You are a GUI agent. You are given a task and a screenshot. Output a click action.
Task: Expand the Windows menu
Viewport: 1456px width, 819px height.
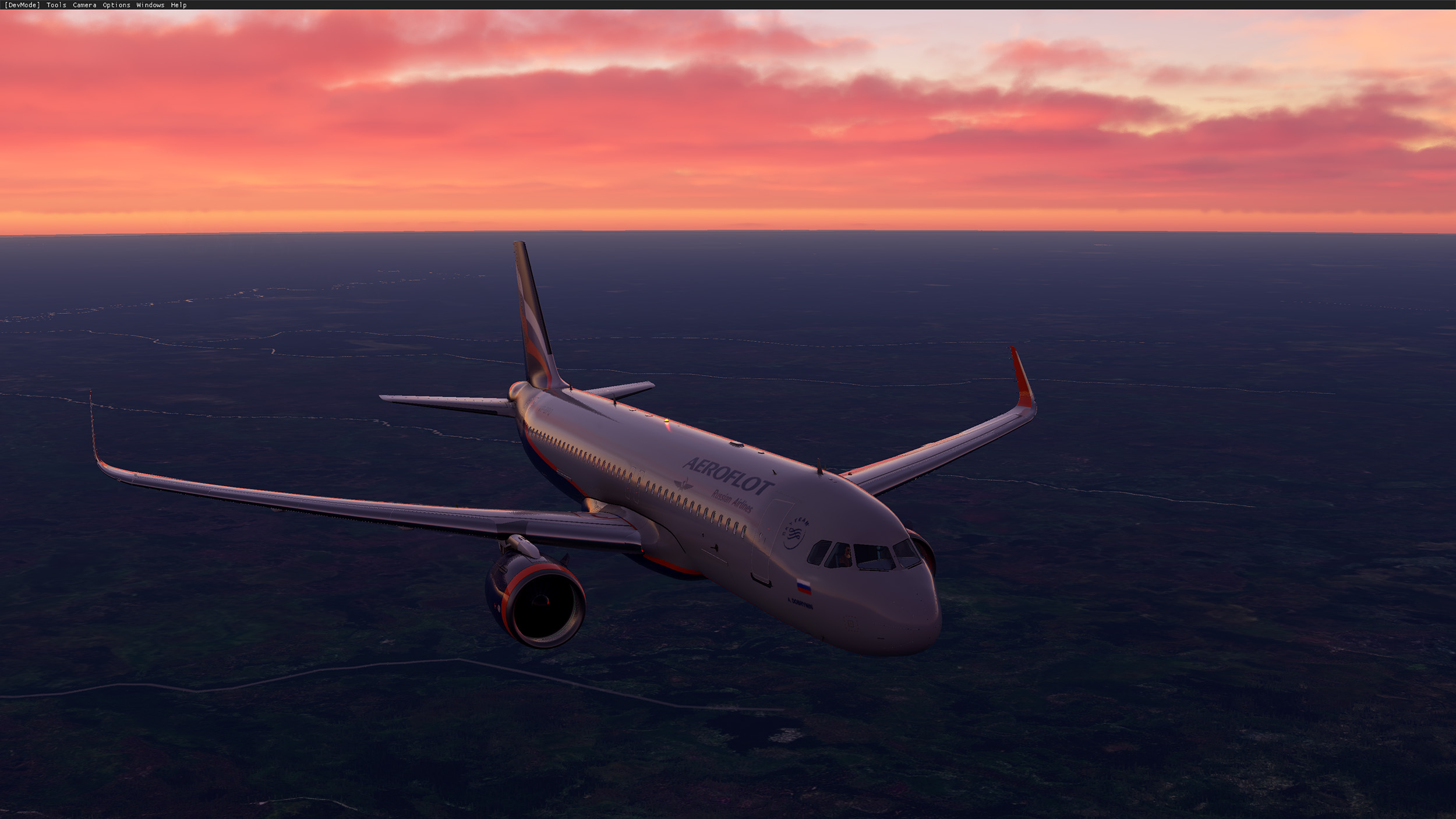[150, 5]
